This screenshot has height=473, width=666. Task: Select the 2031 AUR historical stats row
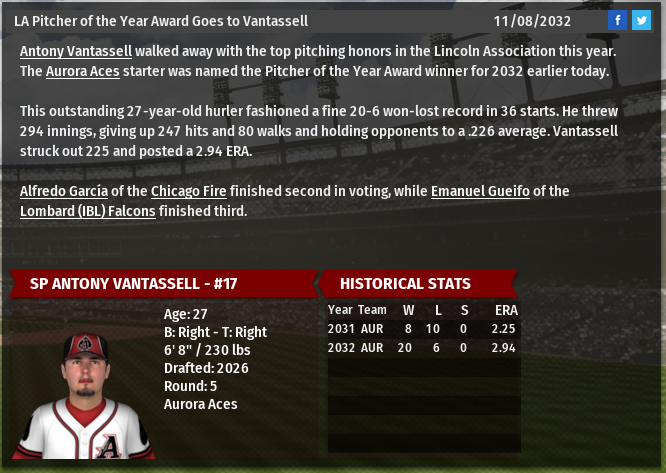(x=423, y=328)
